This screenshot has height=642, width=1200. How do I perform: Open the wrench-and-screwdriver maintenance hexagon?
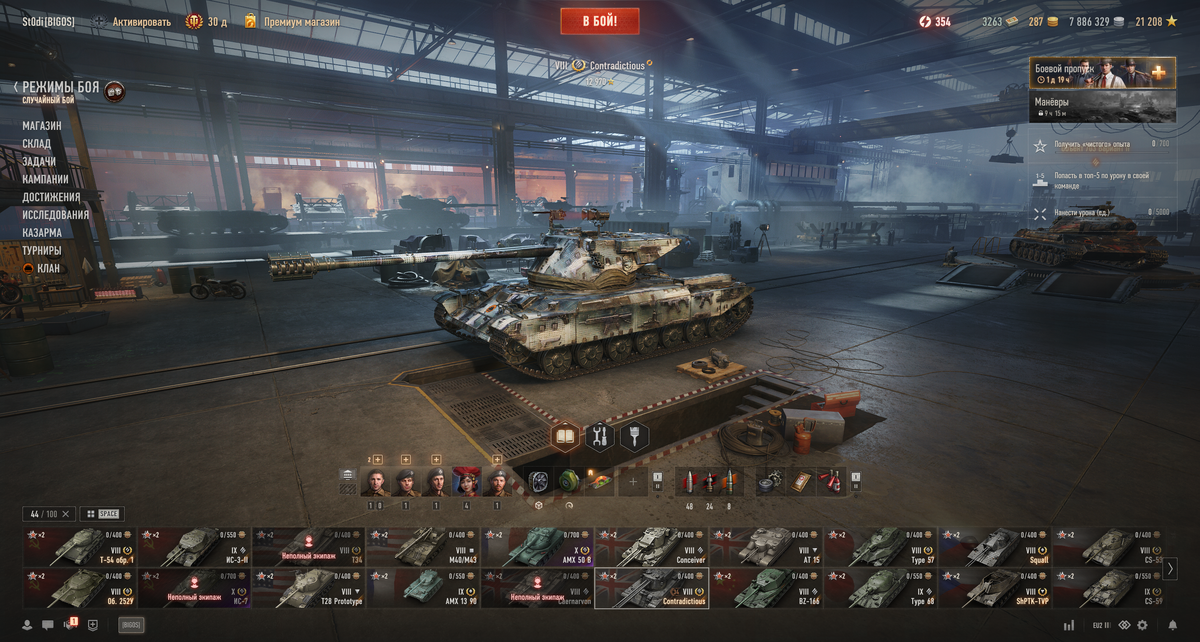click(x=600, y=436)
